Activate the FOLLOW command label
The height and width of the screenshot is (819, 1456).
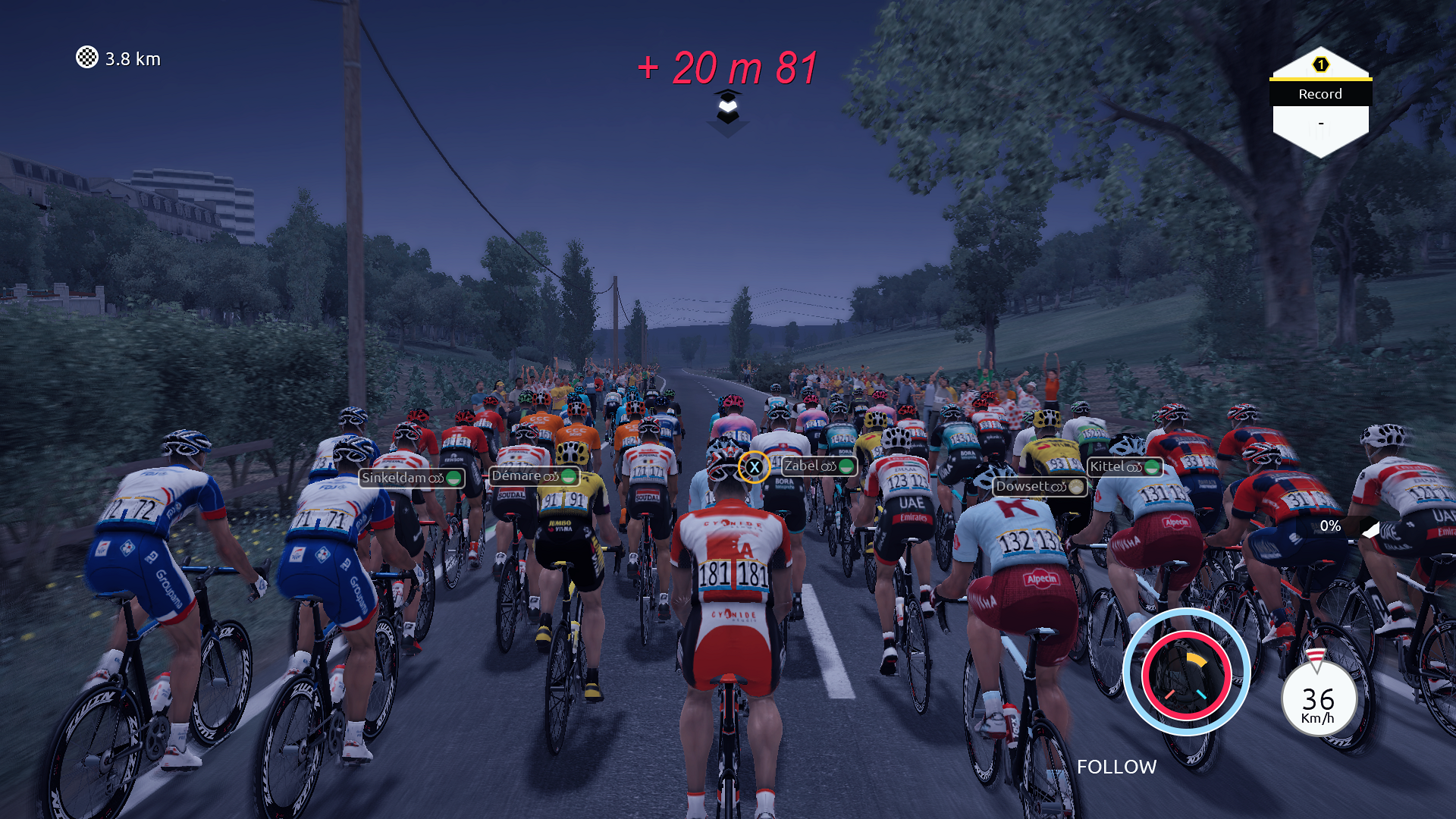pos(1116,767)
